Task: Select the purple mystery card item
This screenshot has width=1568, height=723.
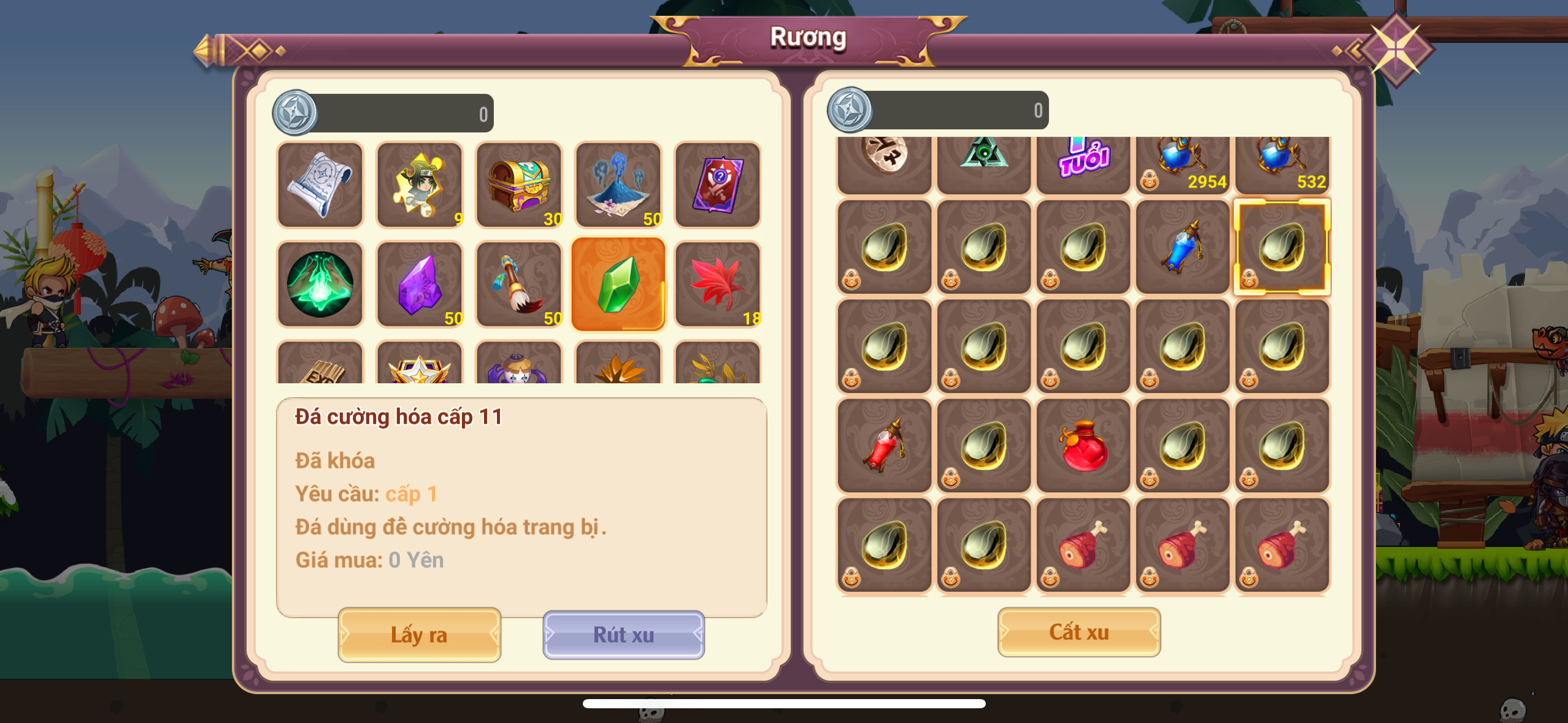Action: point(717,185)
